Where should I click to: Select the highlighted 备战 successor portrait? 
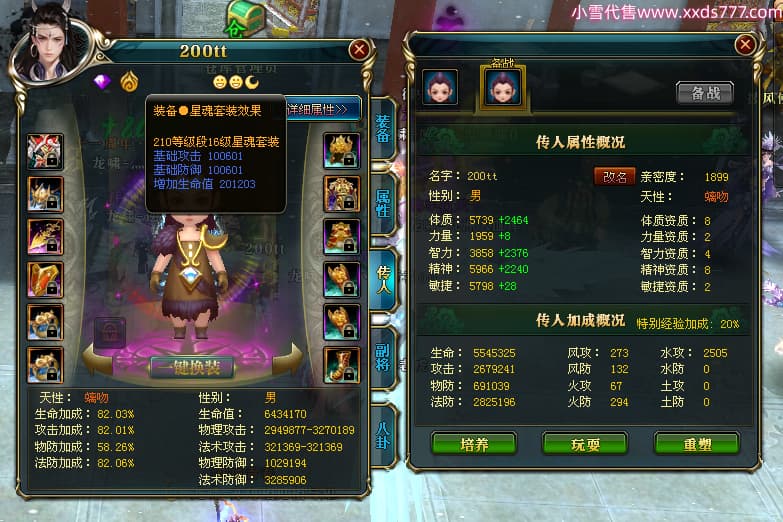pos(503,87)
